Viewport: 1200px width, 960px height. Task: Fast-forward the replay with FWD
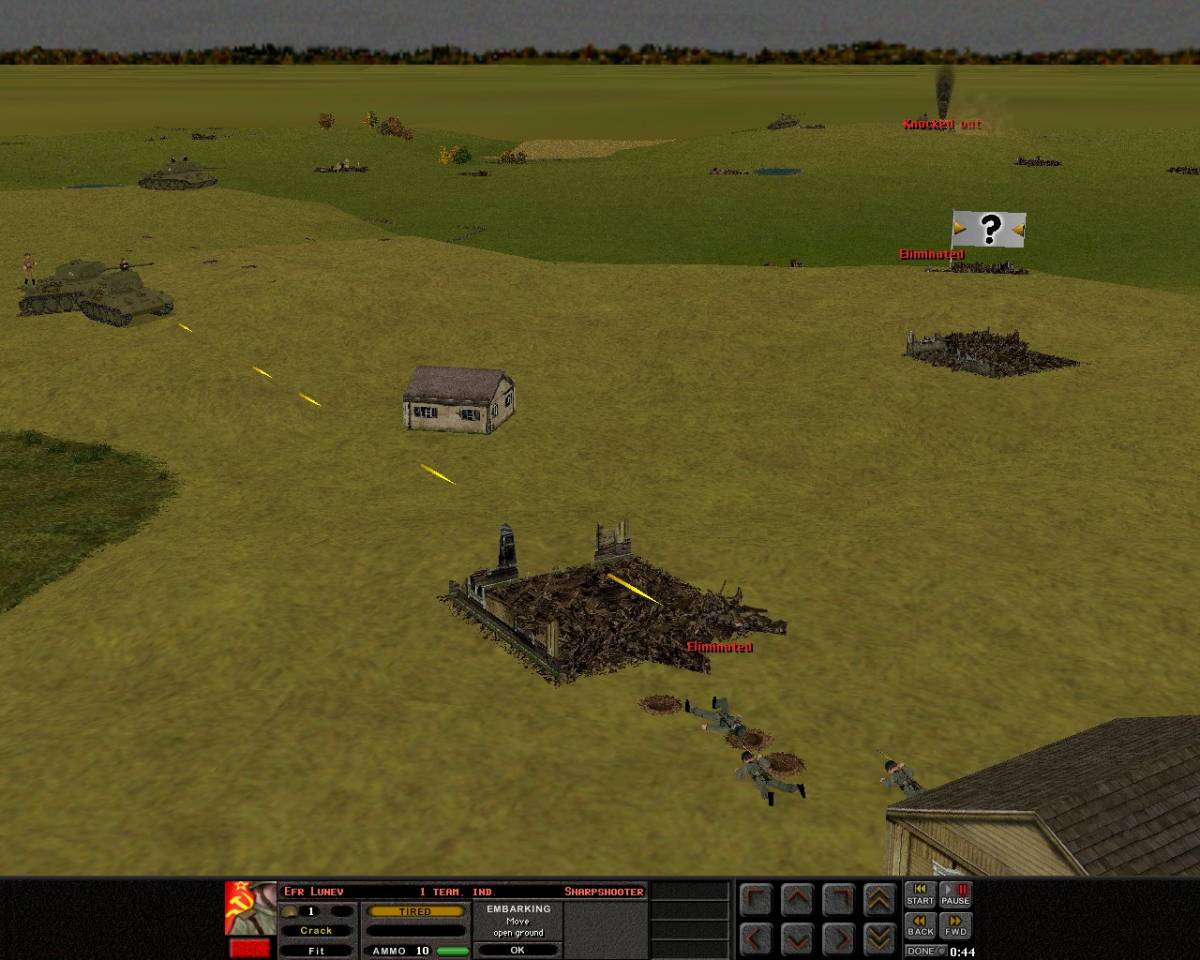(x=955, y=925)
